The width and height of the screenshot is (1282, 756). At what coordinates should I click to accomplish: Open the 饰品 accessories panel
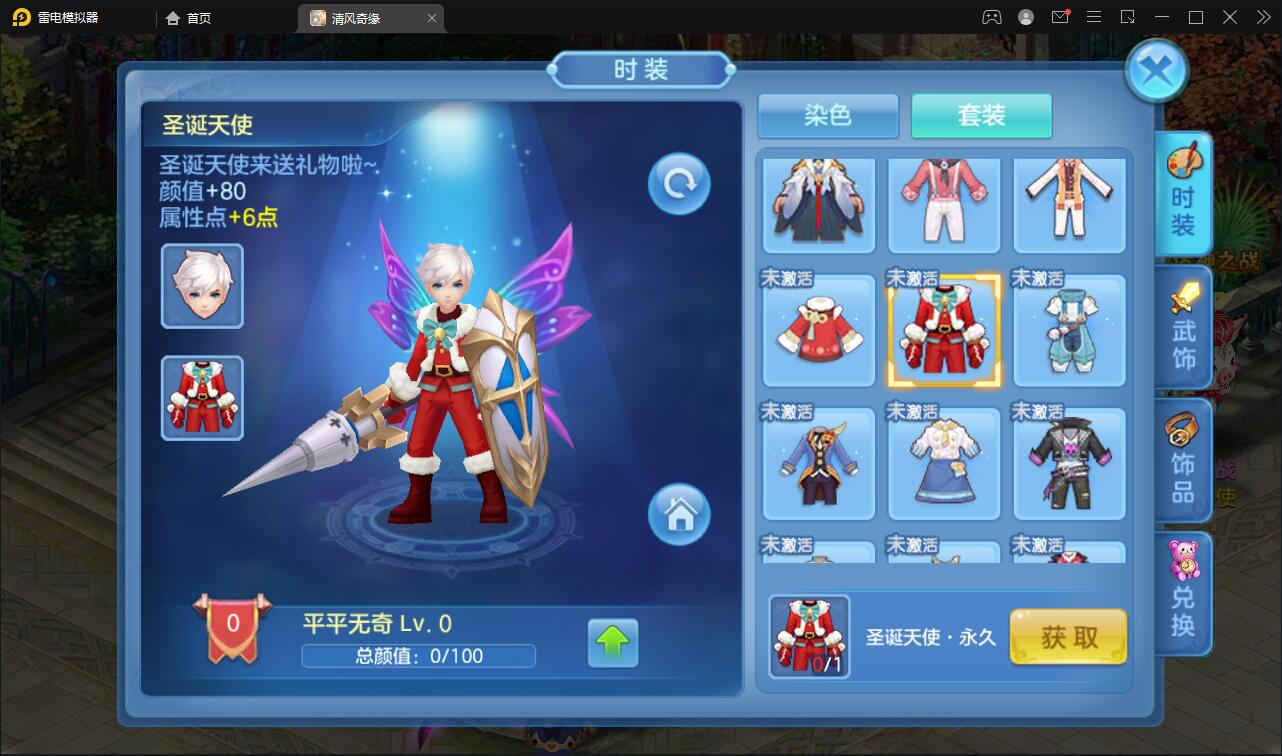(1183, 460)
